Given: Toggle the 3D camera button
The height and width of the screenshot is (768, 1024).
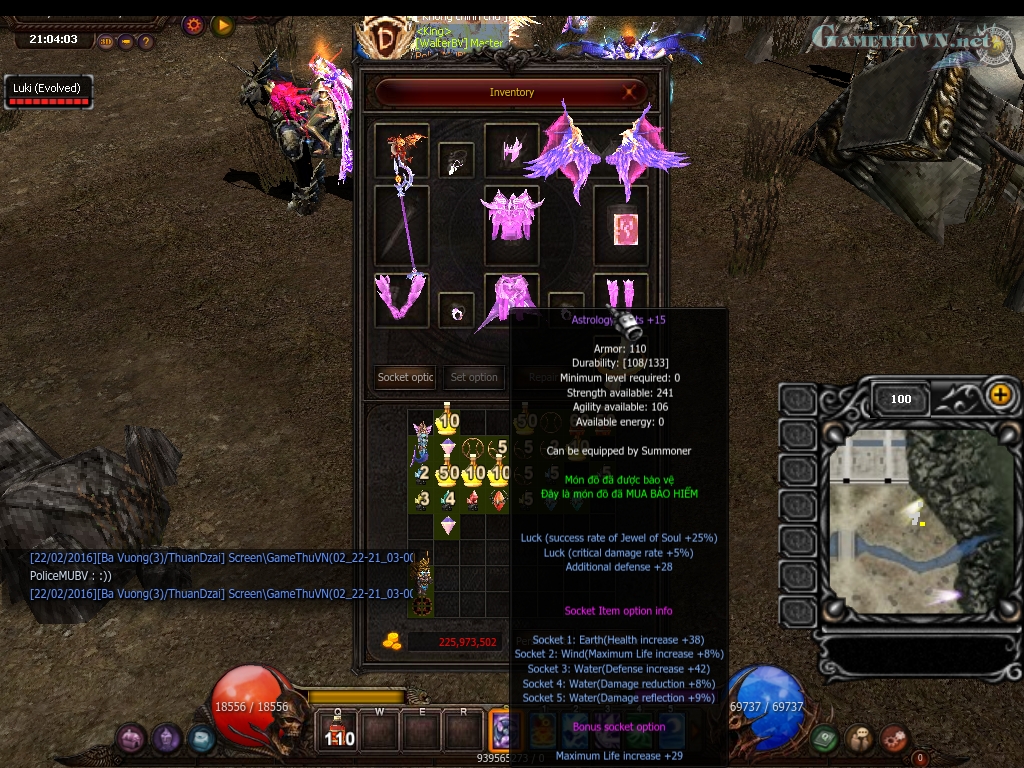Looking at the screenshot, I should pos(107,42).
